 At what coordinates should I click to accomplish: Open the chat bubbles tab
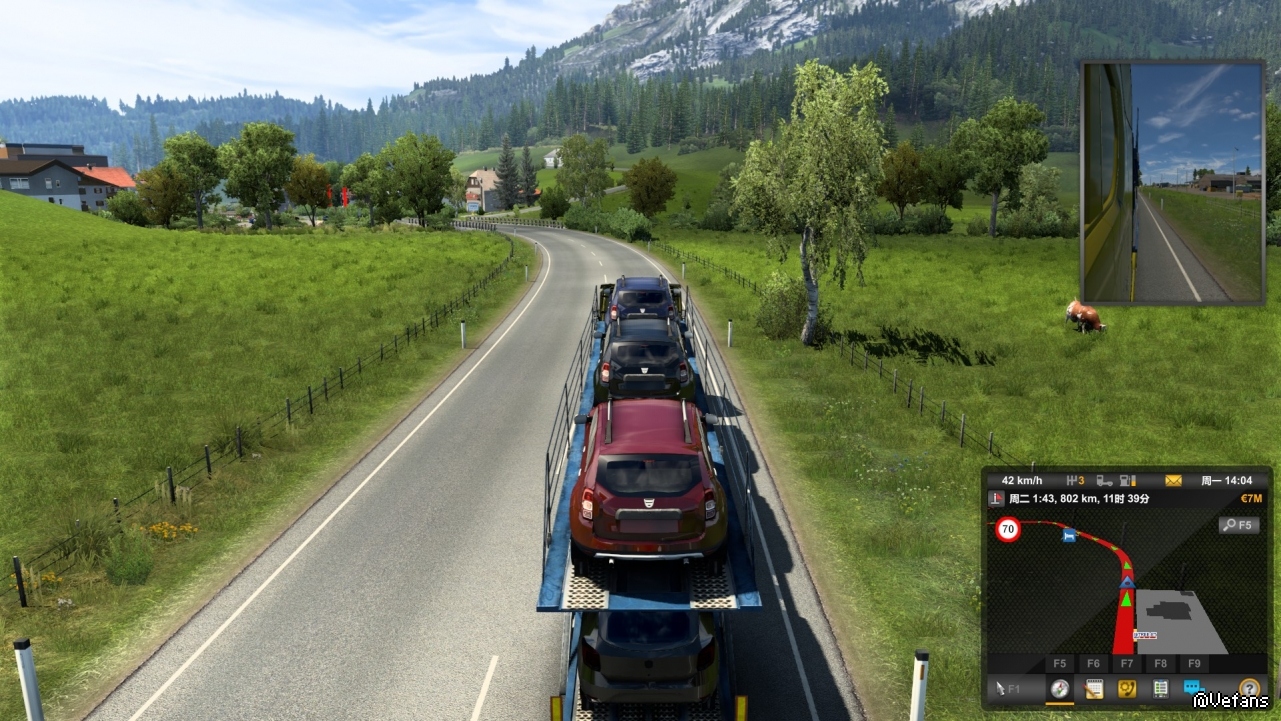point(1193,688)
